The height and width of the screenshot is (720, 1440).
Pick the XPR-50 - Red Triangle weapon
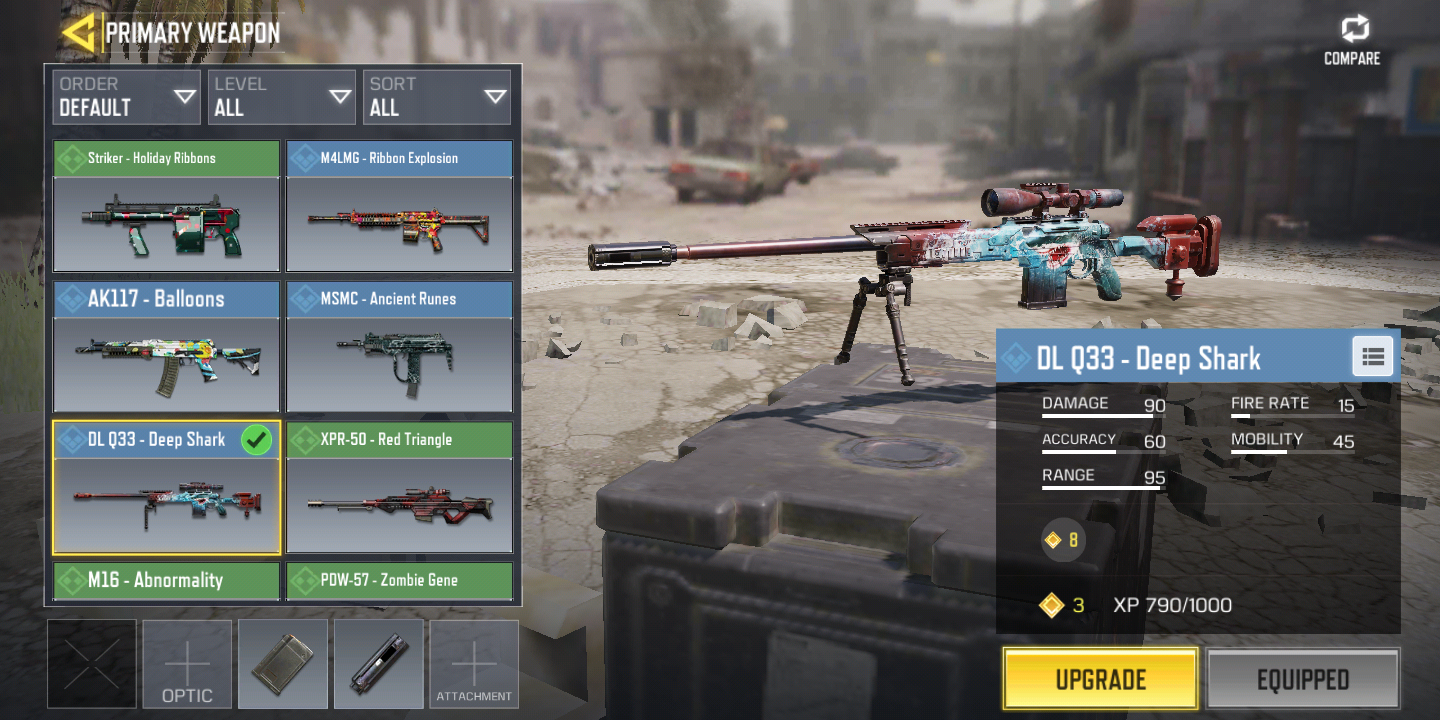tap(399, 488)
